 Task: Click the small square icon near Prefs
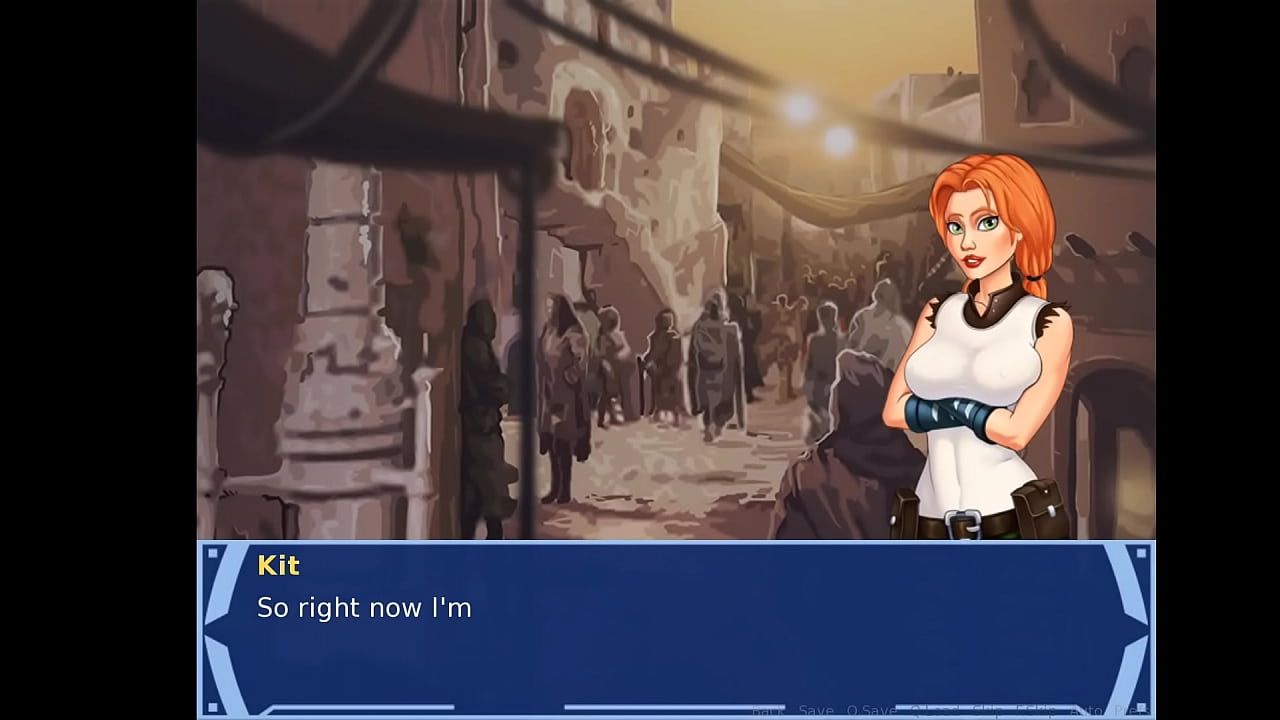1141,707
